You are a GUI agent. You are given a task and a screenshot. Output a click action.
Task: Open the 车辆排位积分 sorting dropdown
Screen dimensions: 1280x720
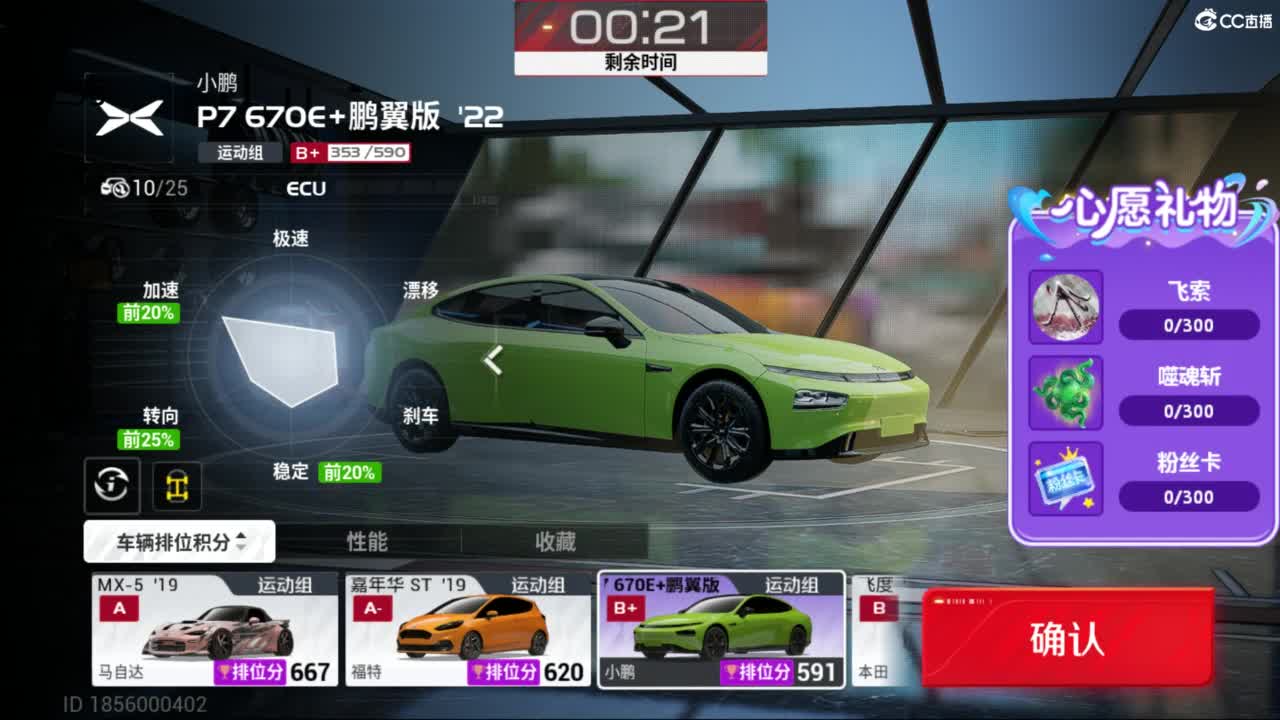pos(170,541)
